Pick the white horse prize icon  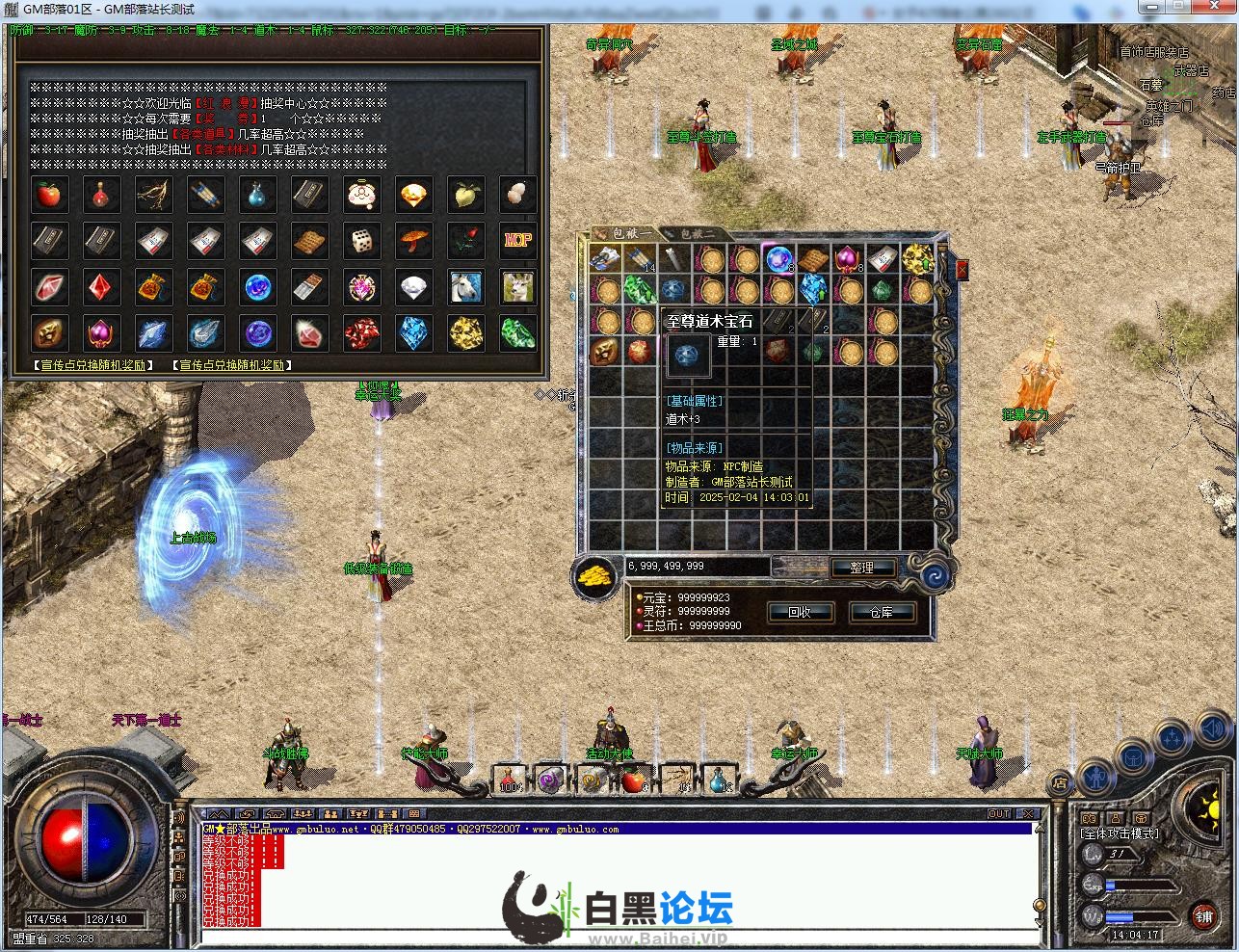click(465, 287)
